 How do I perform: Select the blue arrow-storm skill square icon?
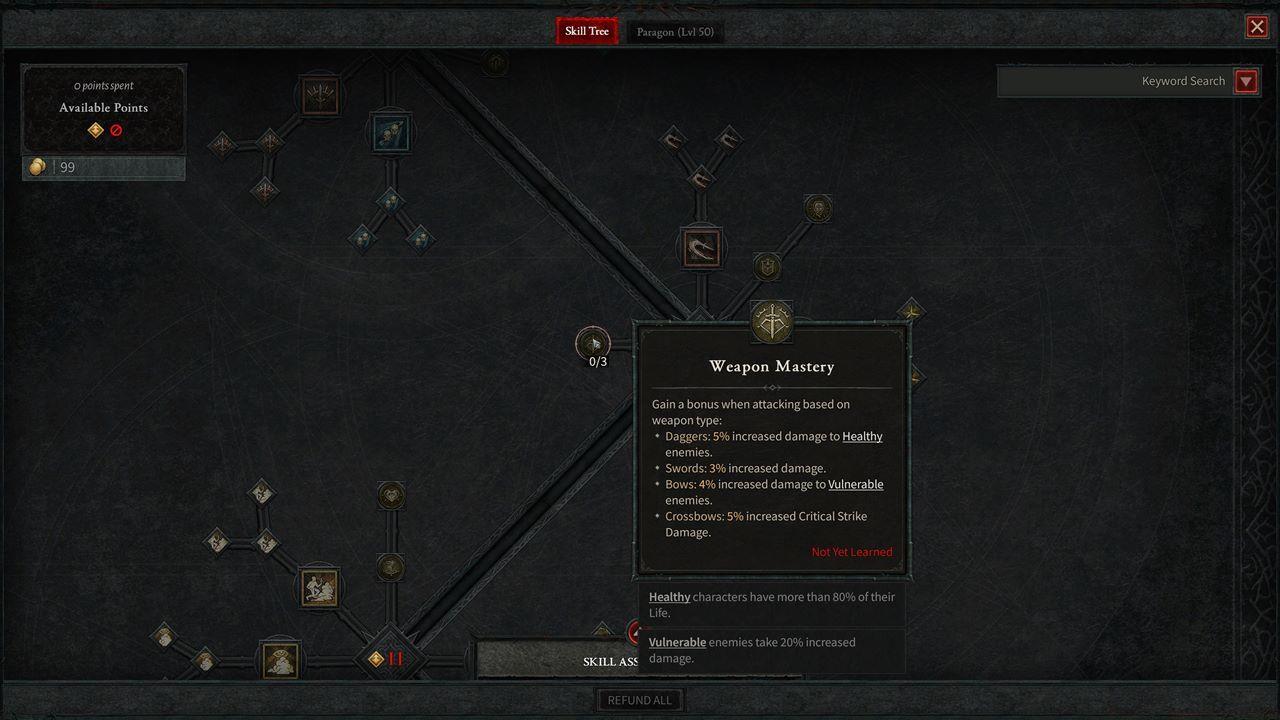point(390,132)
